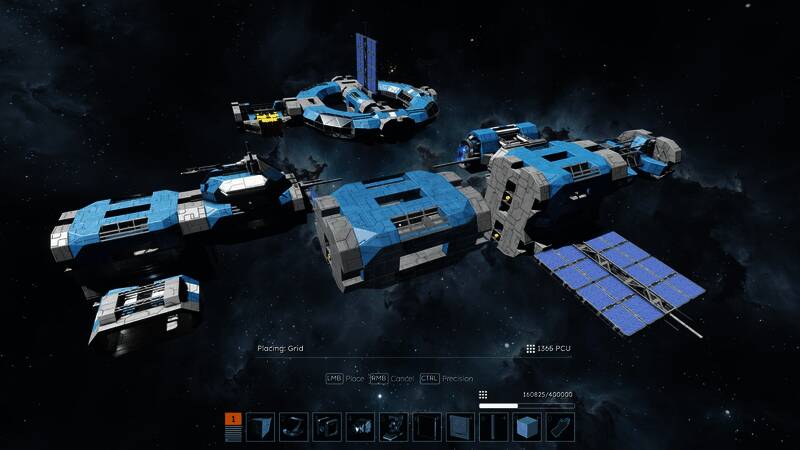Choose the blue cube armor block slot
Screen dimensions: 800x450
point(527,427)
